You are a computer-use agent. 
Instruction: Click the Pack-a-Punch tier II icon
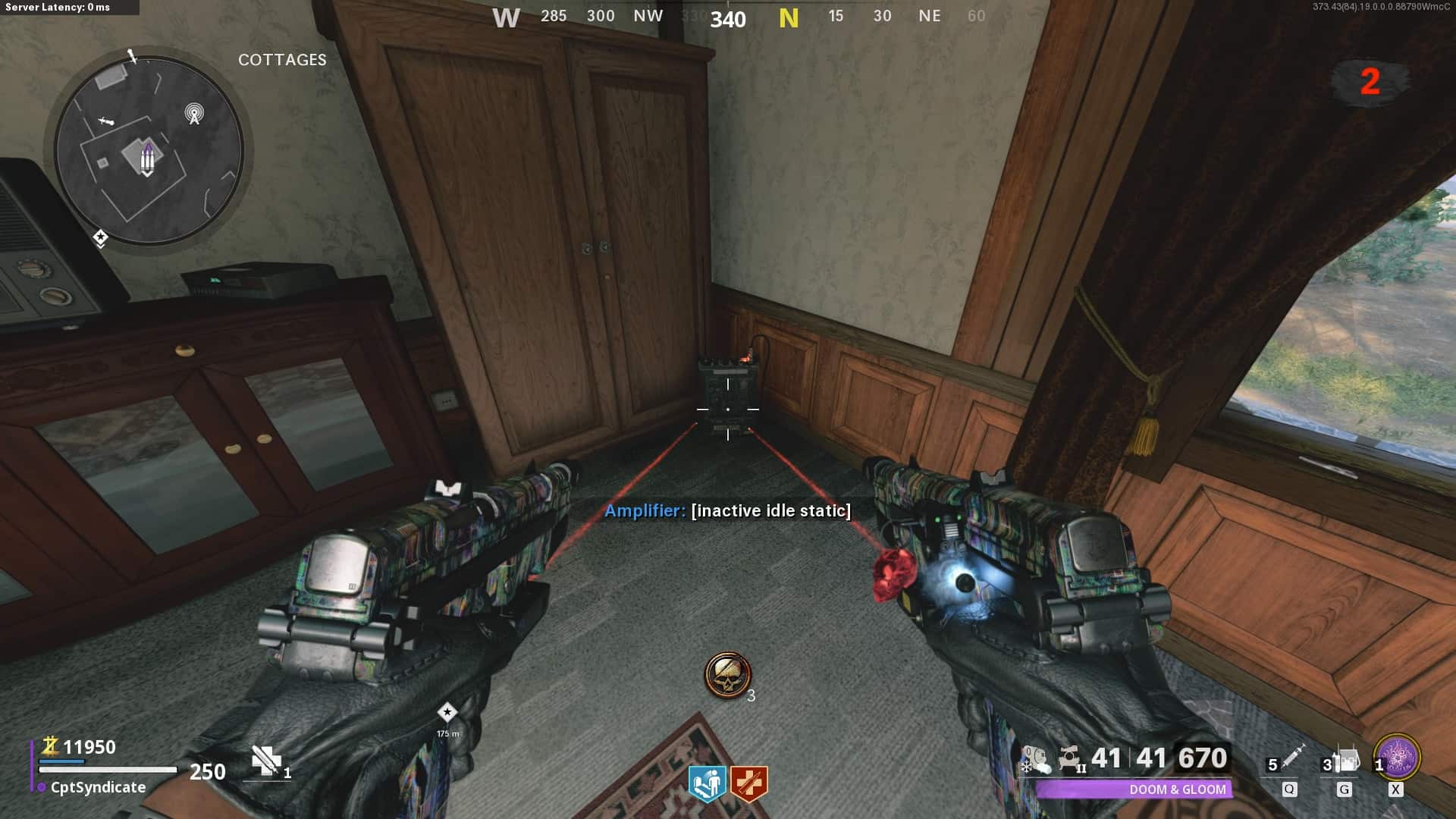pyautogui.click(x=1071, y=759)
